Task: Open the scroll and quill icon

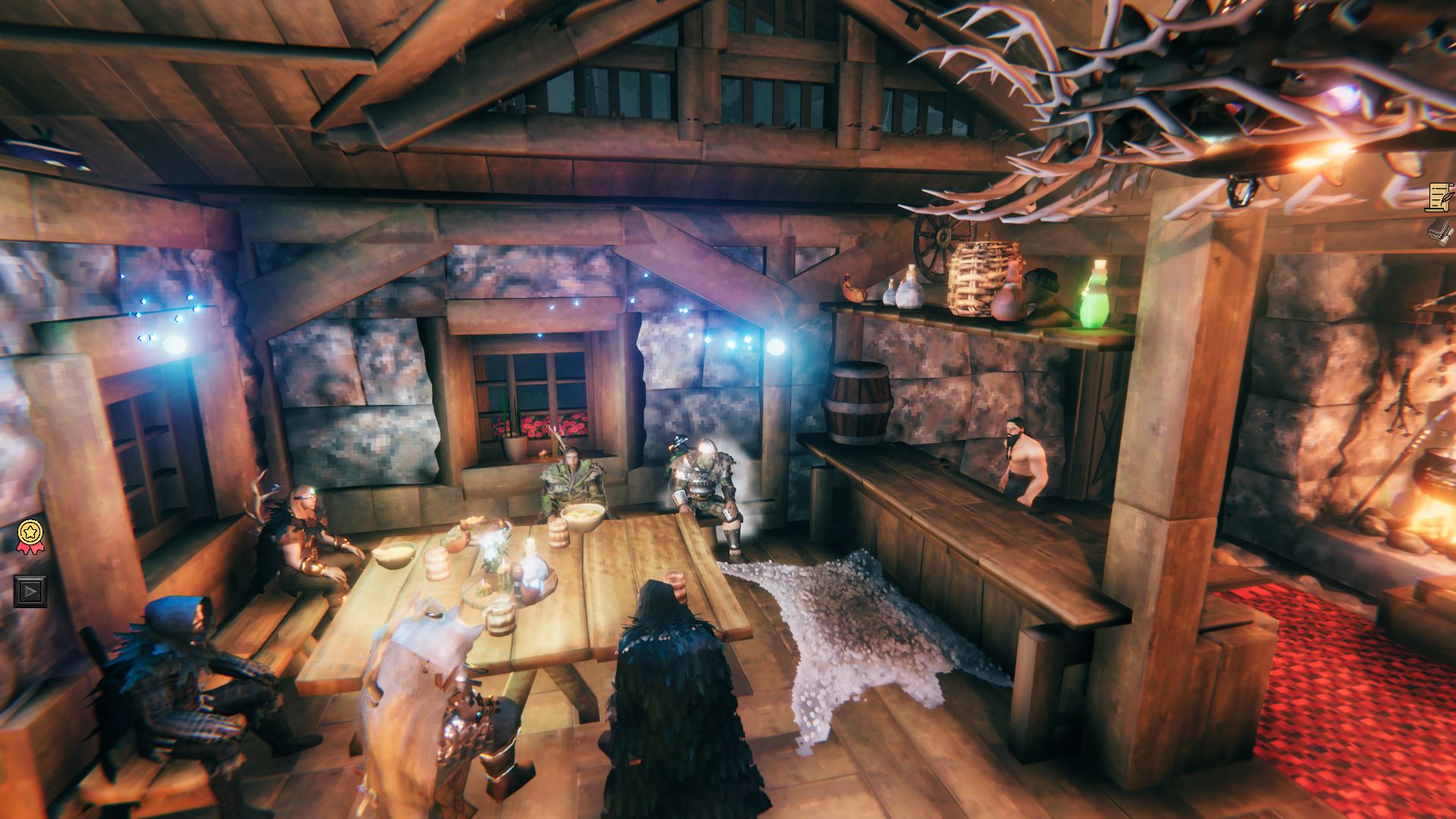Action: [1439, 197]
